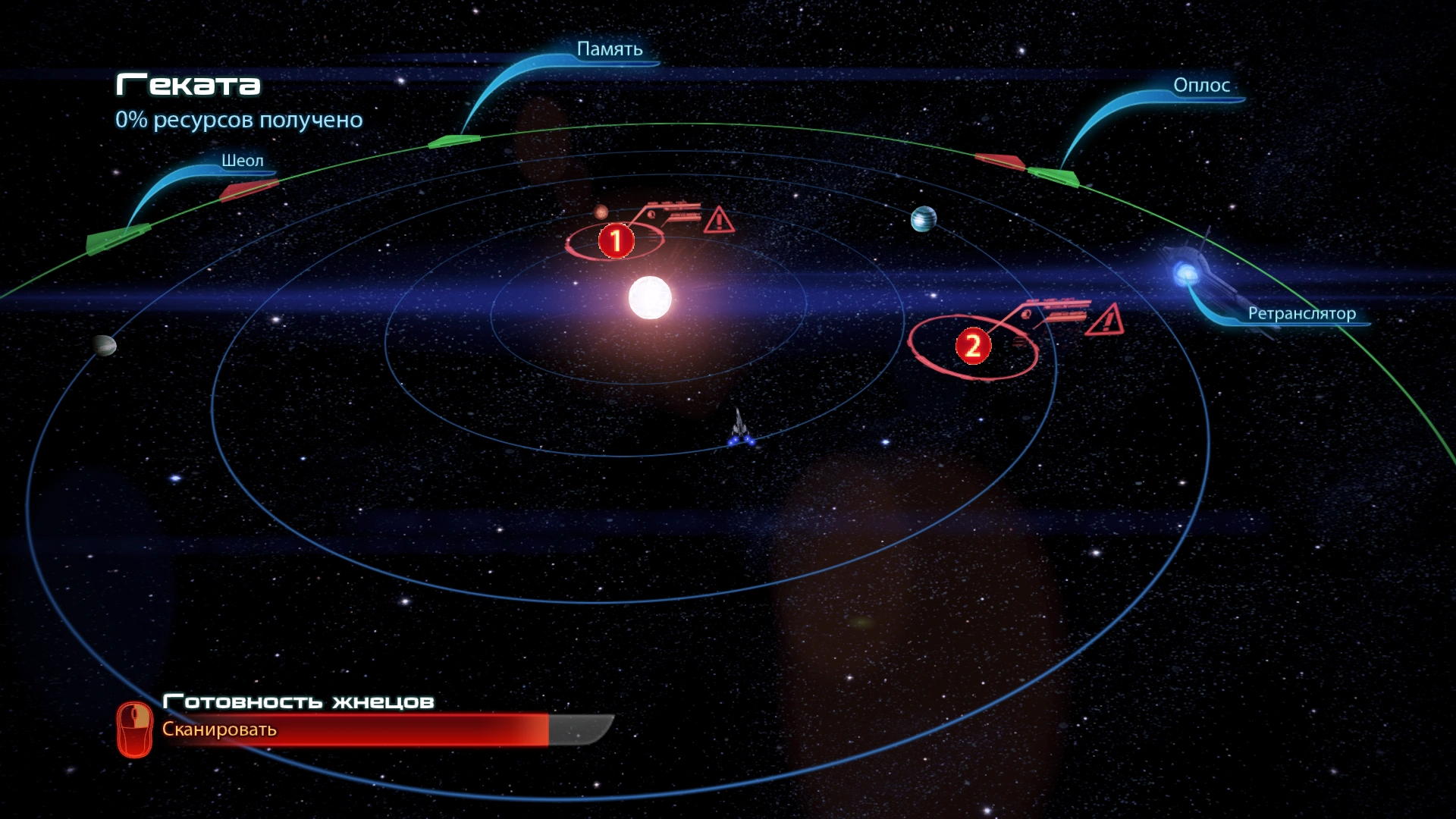Screen dimensions: 1456x819
Task: Select the Память system exit label
Action: (610, 49)
